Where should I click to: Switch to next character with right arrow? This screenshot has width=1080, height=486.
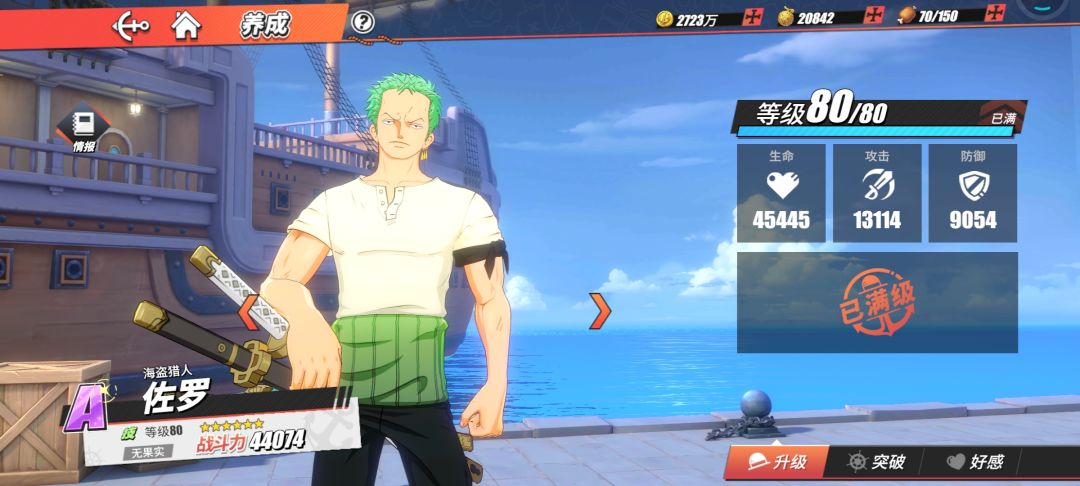[x=599, y=311]
